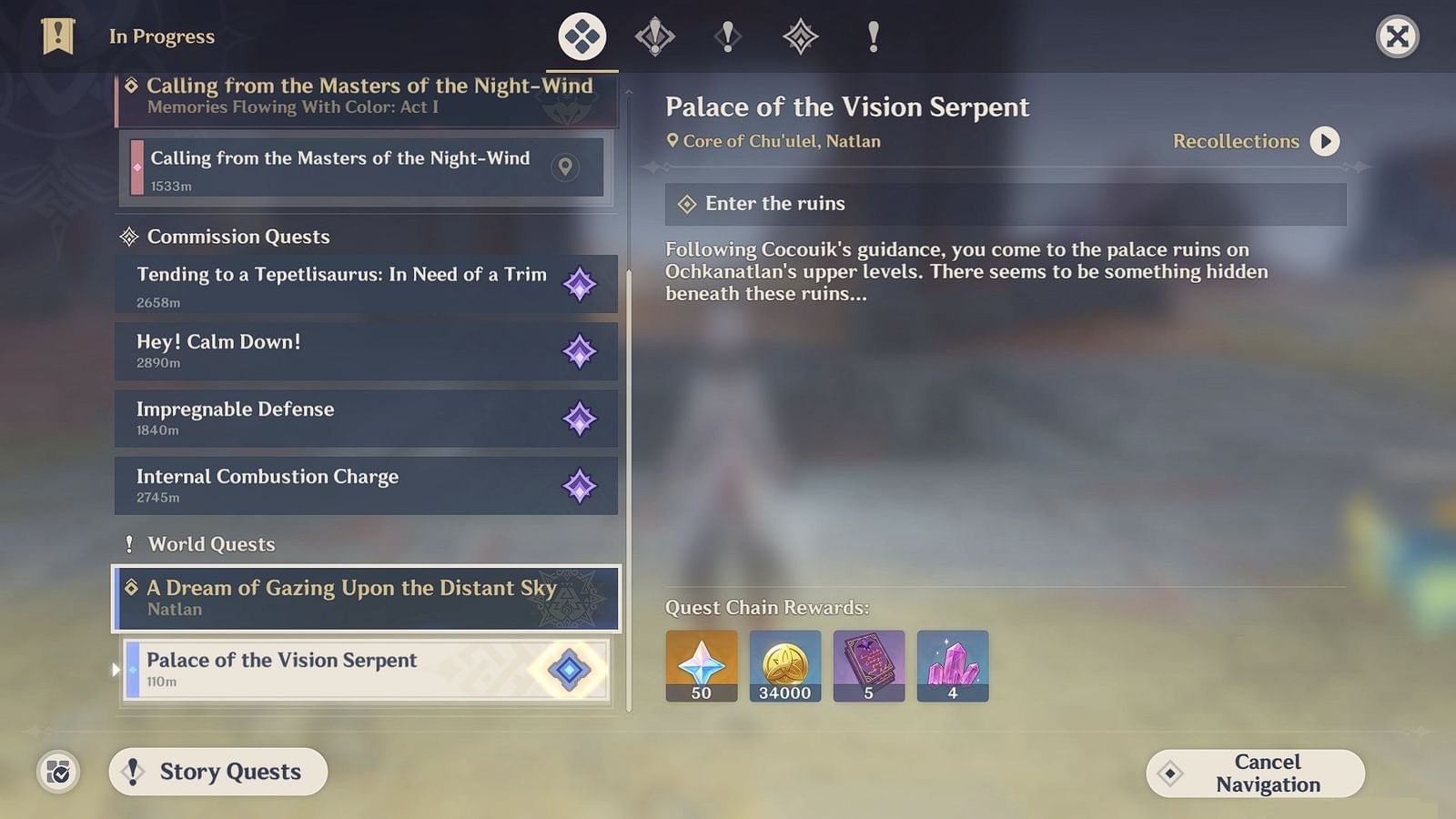Click the Mora reward icon
The image size is (1456, 819).
coord(784,664)
